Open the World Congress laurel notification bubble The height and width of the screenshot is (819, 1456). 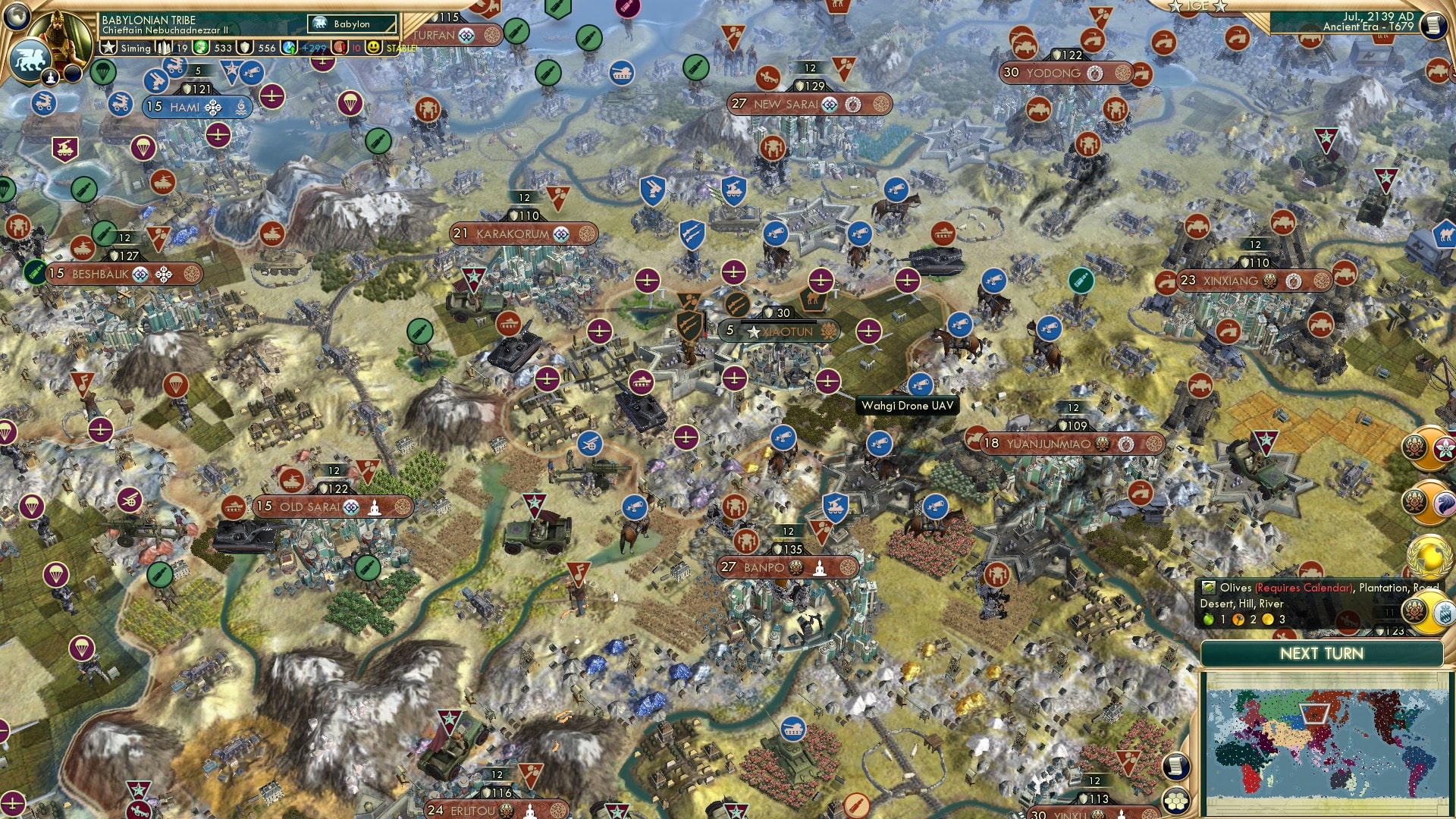[x=1428, y=556]
